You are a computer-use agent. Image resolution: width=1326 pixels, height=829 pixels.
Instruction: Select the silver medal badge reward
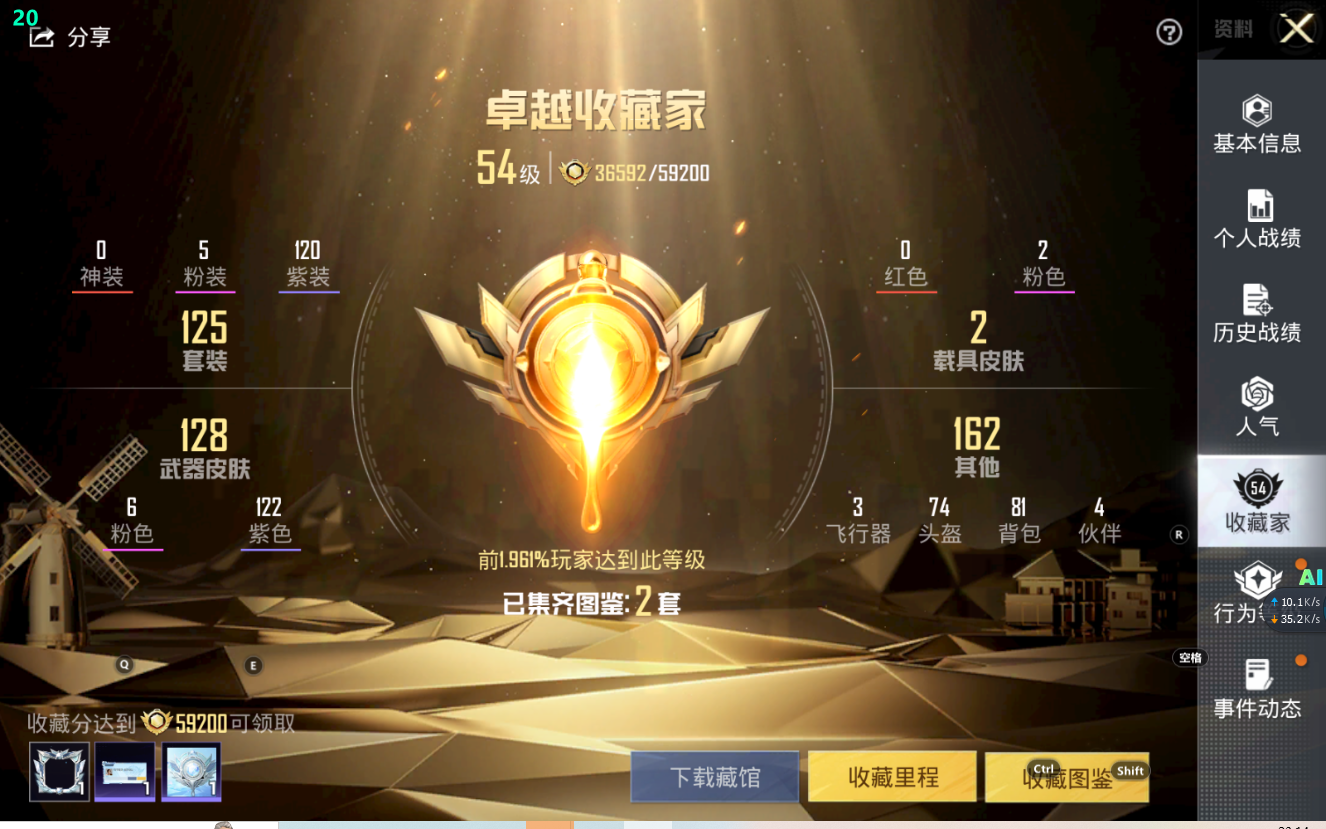(x=191, y=771)
